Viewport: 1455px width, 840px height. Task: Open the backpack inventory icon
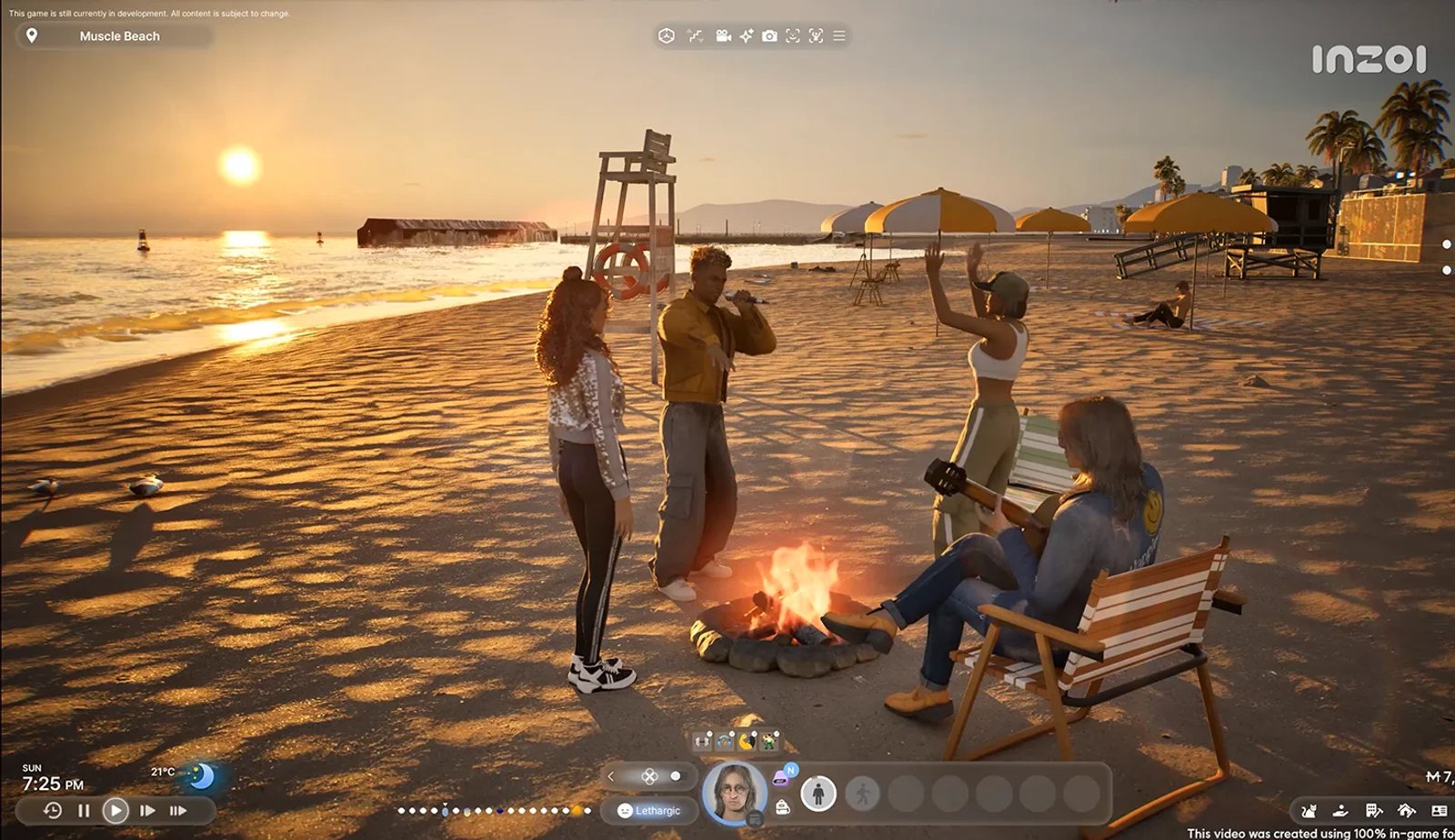pos(782,807)
